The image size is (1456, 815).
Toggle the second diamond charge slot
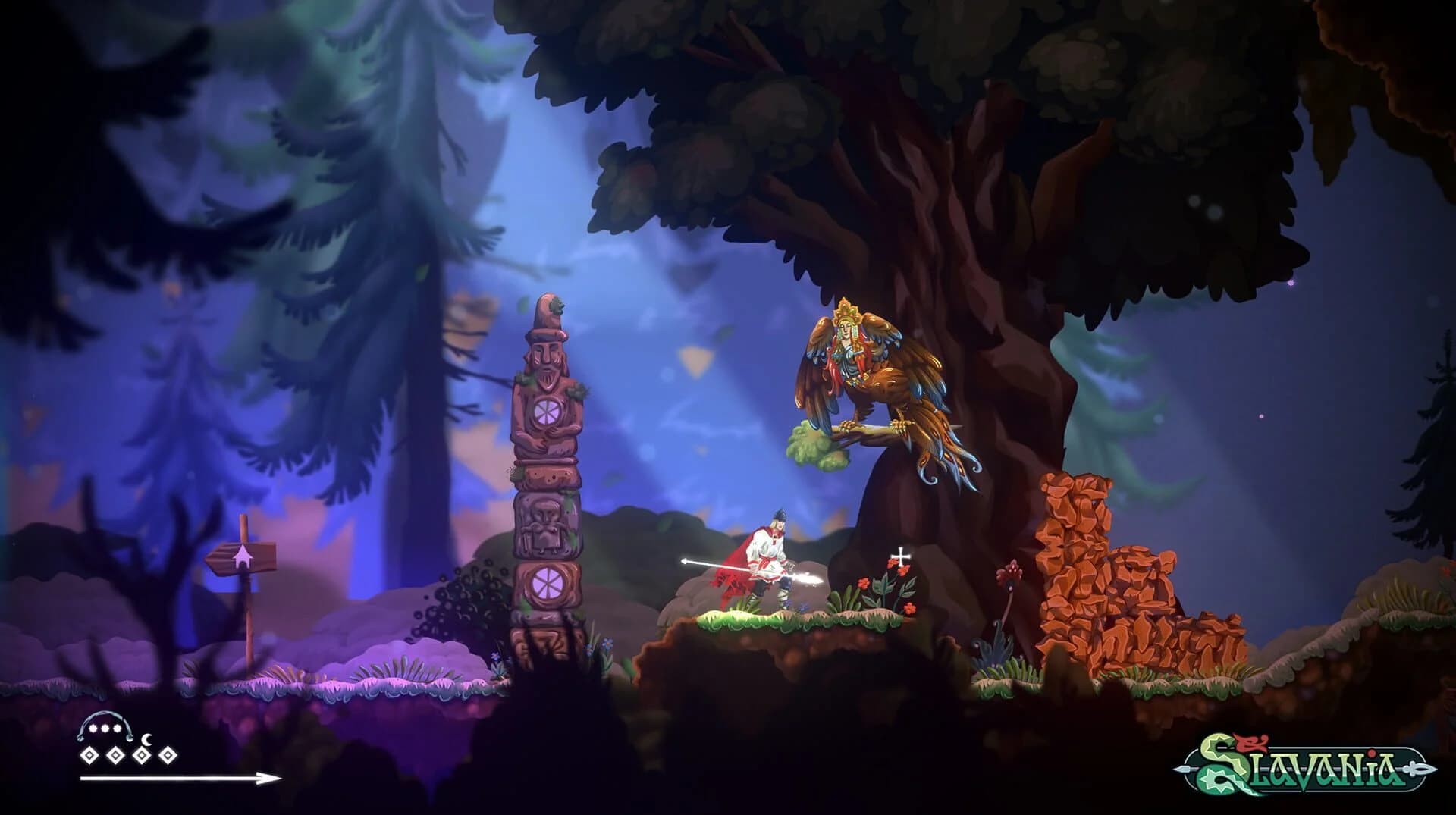pos(115,756)
